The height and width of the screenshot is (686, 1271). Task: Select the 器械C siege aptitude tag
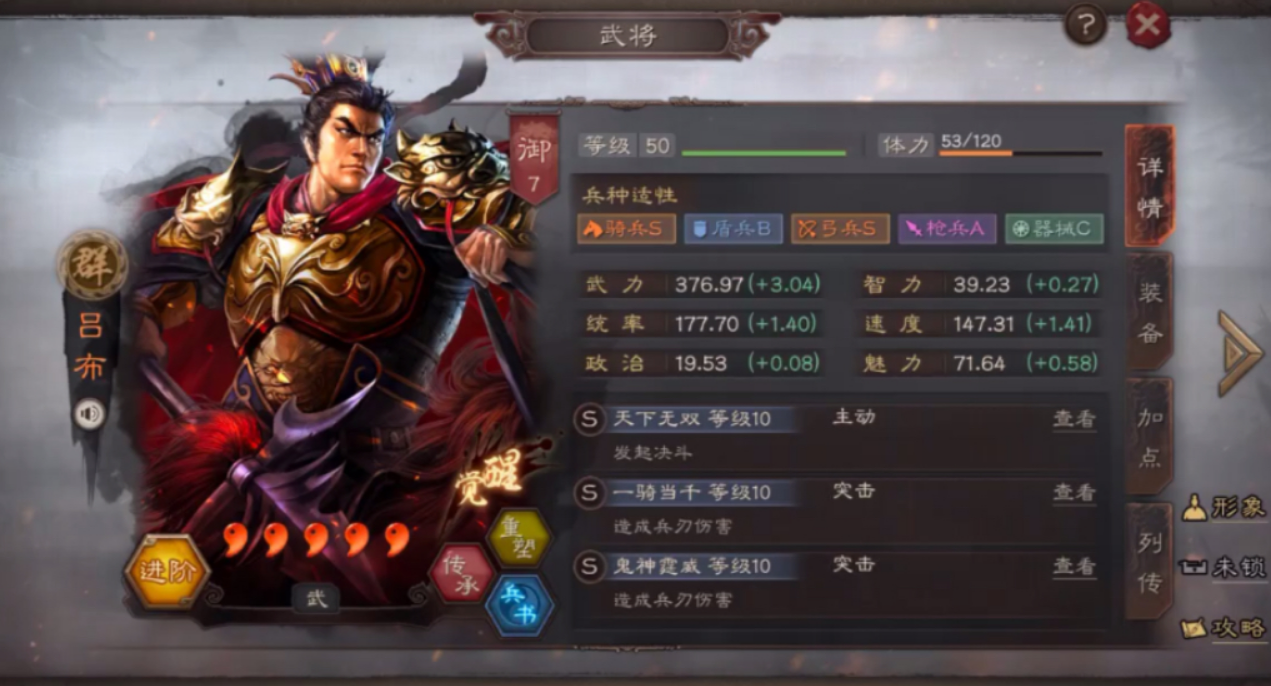click(x=1054, y=229)
